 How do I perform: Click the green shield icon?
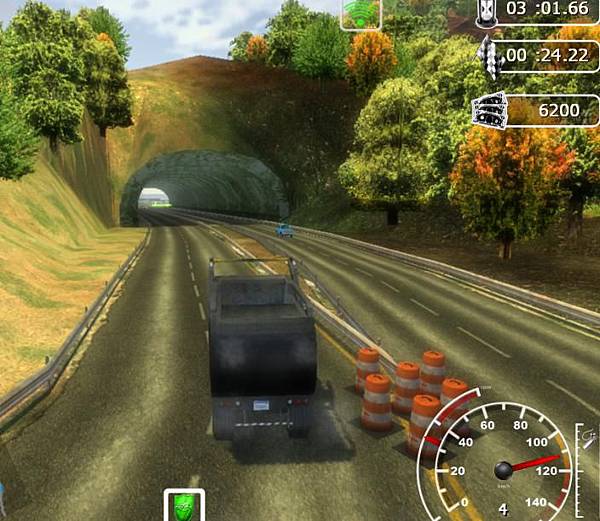point(185,506)
